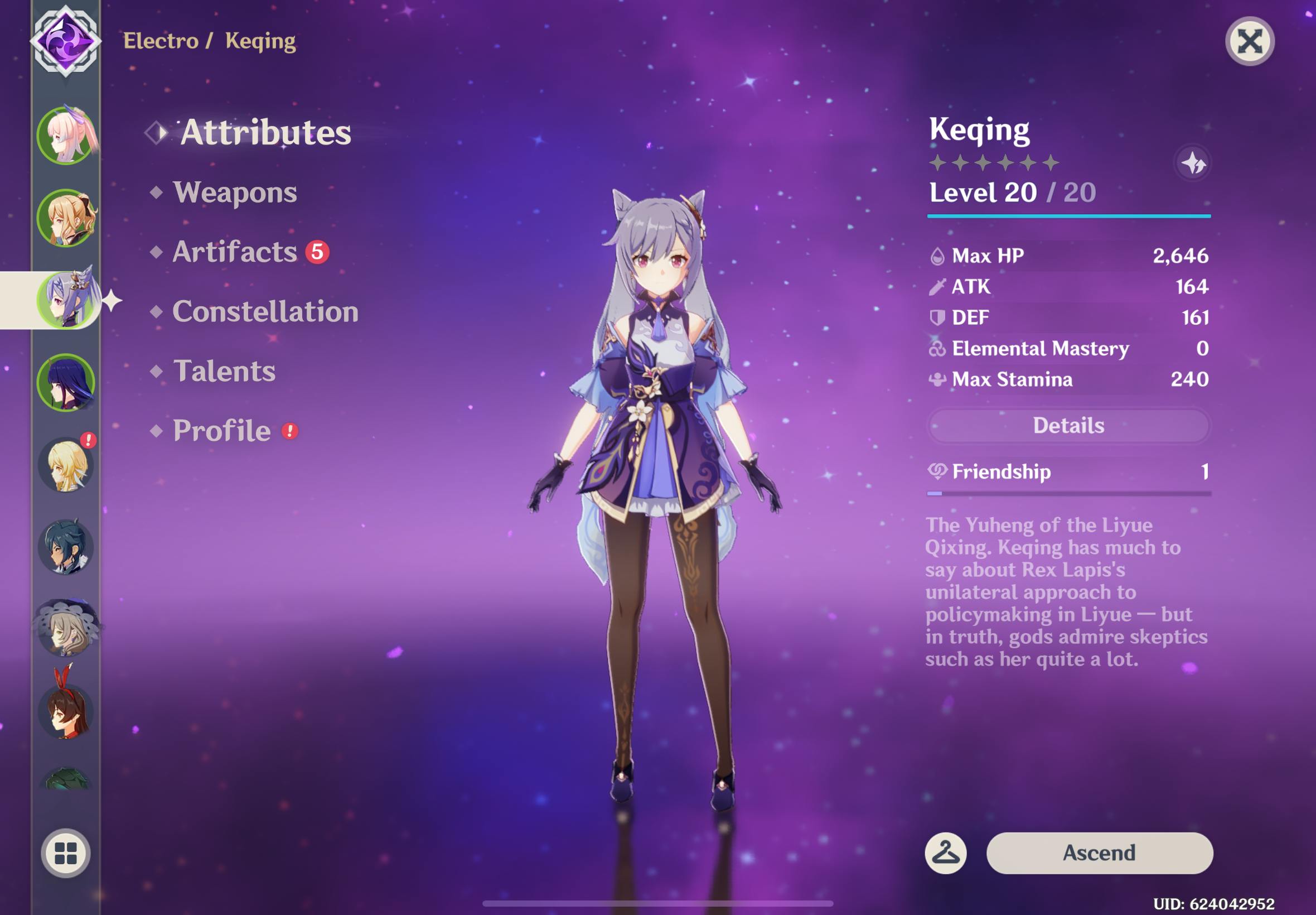Open the Artifacts tab

click(235, 252)
